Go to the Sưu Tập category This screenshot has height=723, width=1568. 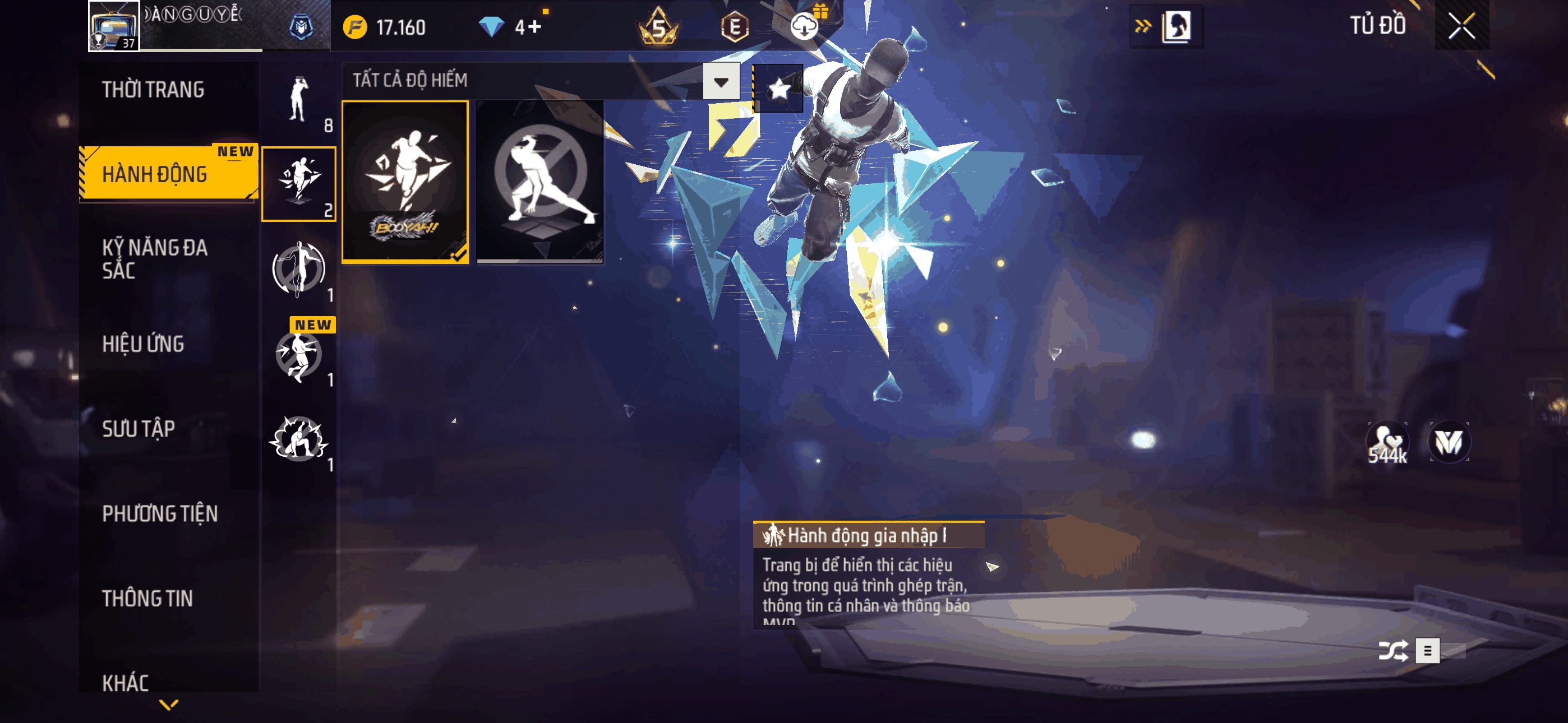(139, 429)
